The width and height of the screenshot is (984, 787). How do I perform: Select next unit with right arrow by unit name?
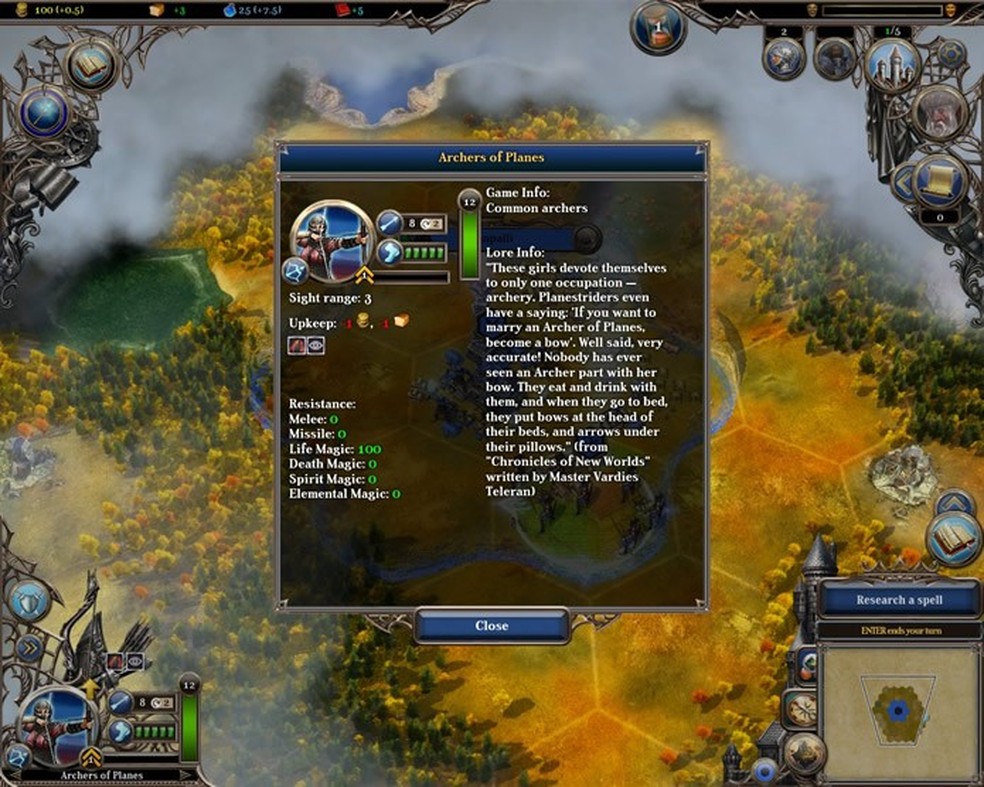click(184, 775)
